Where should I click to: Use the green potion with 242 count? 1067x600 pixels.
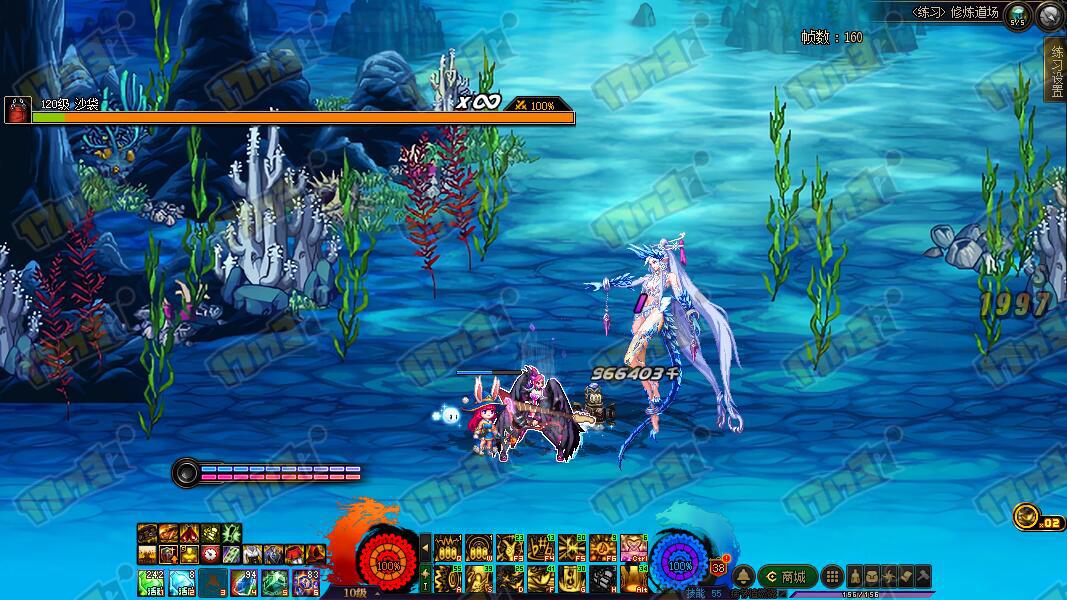point(151,581)
